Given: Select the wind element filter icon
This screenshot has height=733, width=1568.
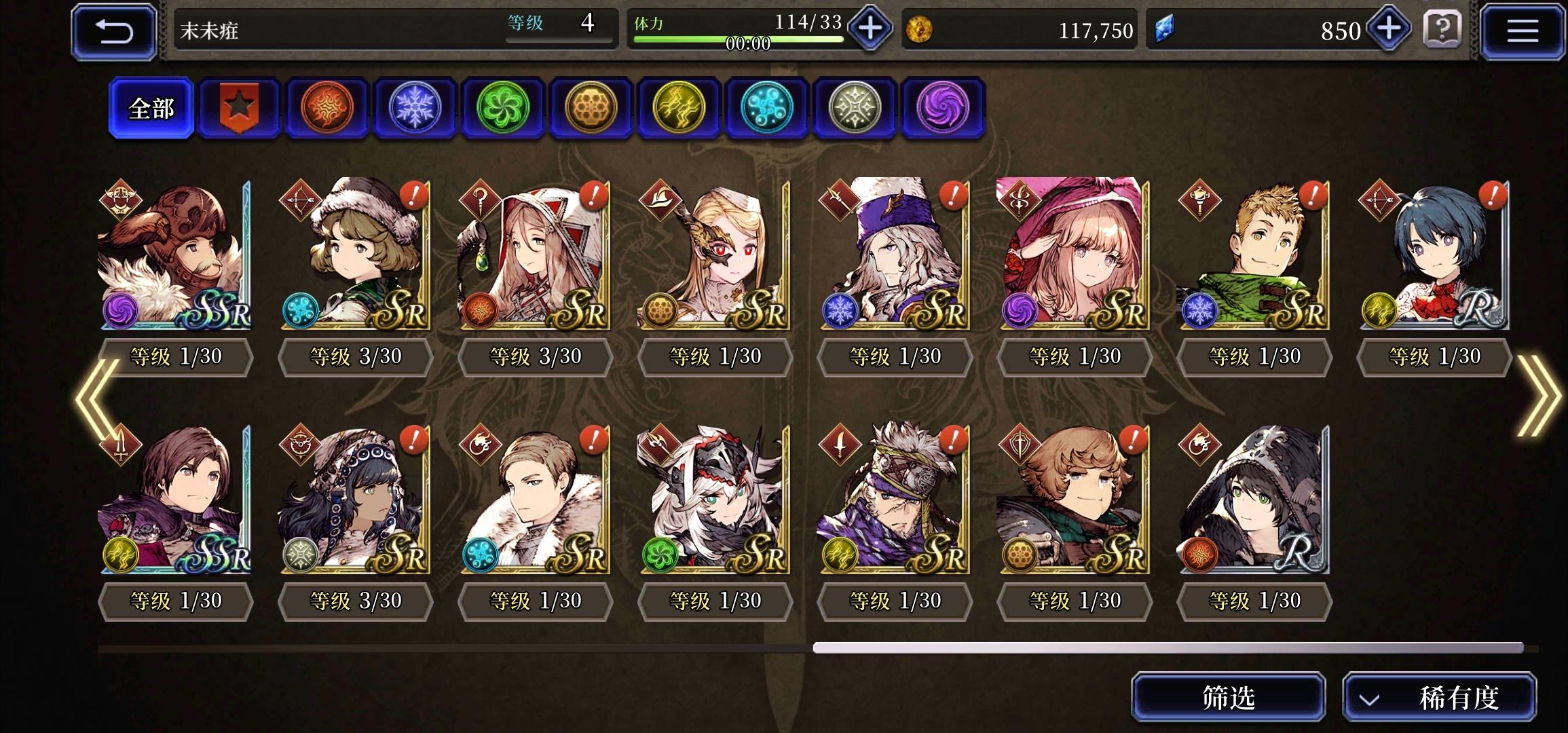Looking at the screenshot, I should (503, 109).
